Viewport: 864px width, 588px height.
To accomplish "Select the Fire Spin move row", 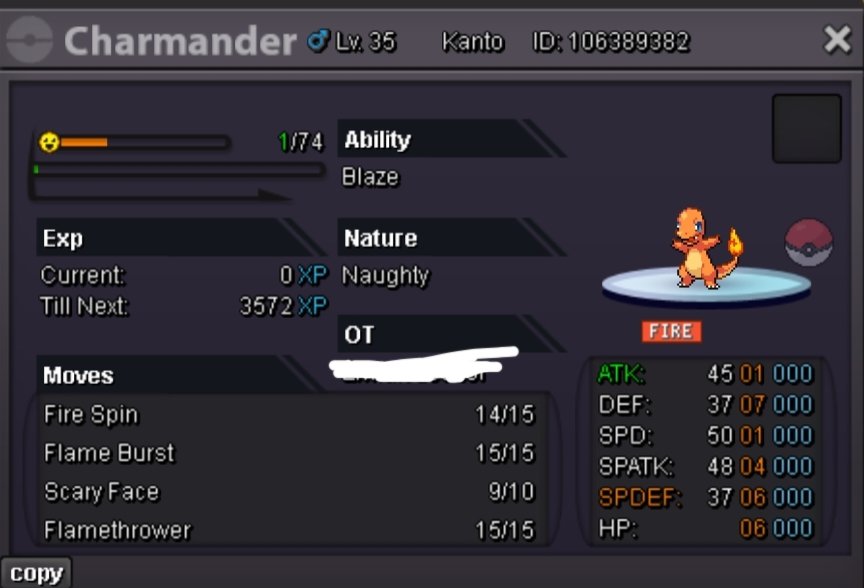I will (x=288, y=415).
